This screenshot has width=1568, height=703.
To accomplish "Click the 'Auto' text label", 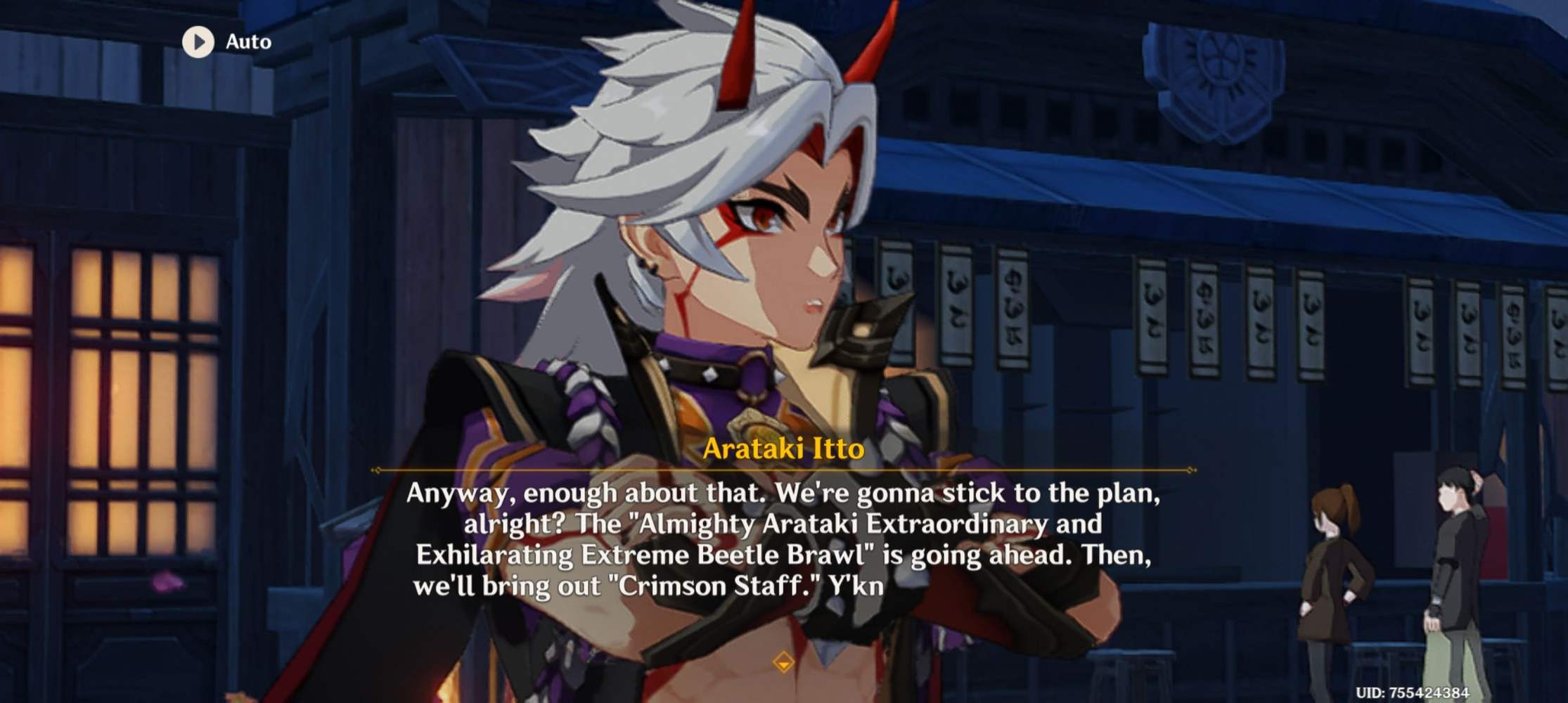I will pyautogui.click(x=246, y=41).
